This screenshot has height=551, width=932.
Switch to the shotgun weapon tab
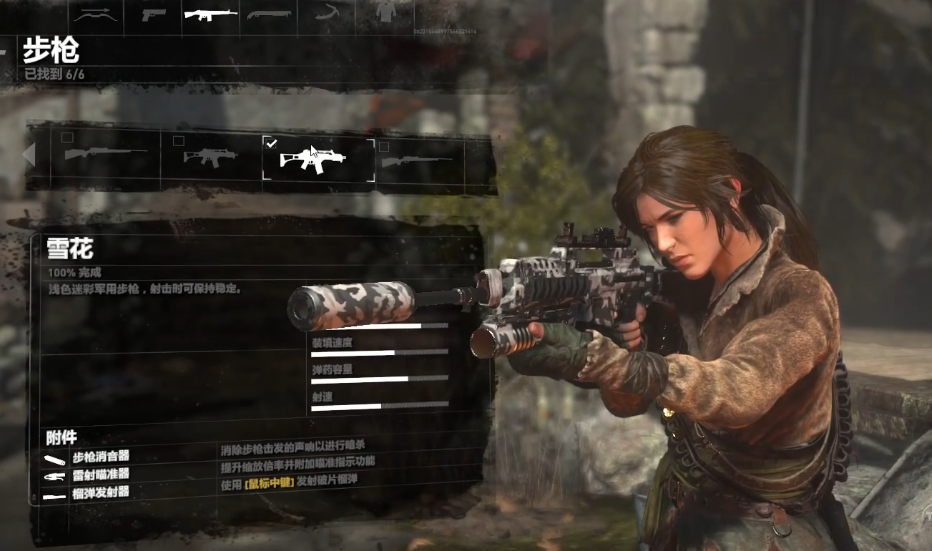tap(269, 13)
